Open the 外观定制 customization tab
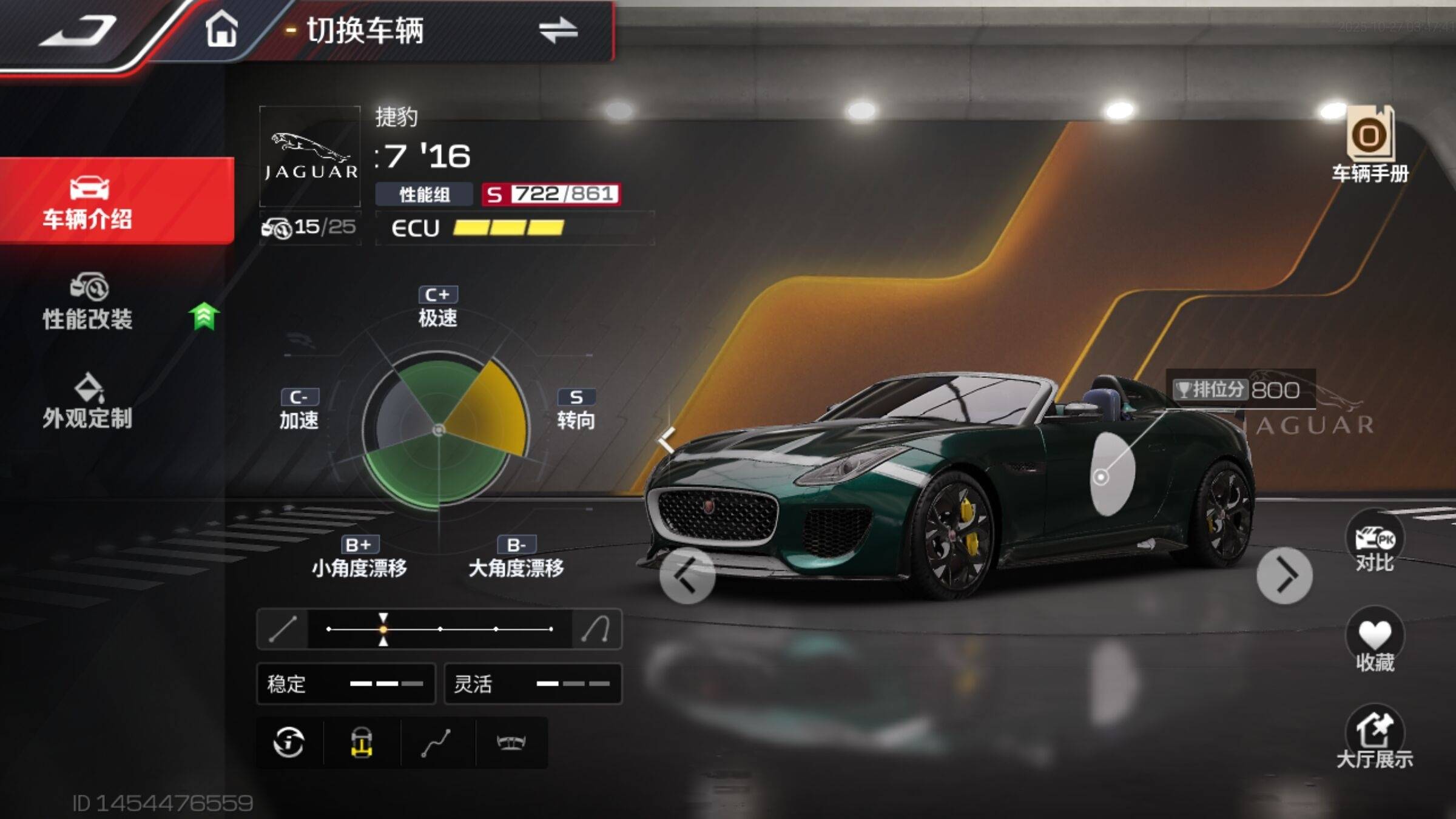 pos(88,402)
